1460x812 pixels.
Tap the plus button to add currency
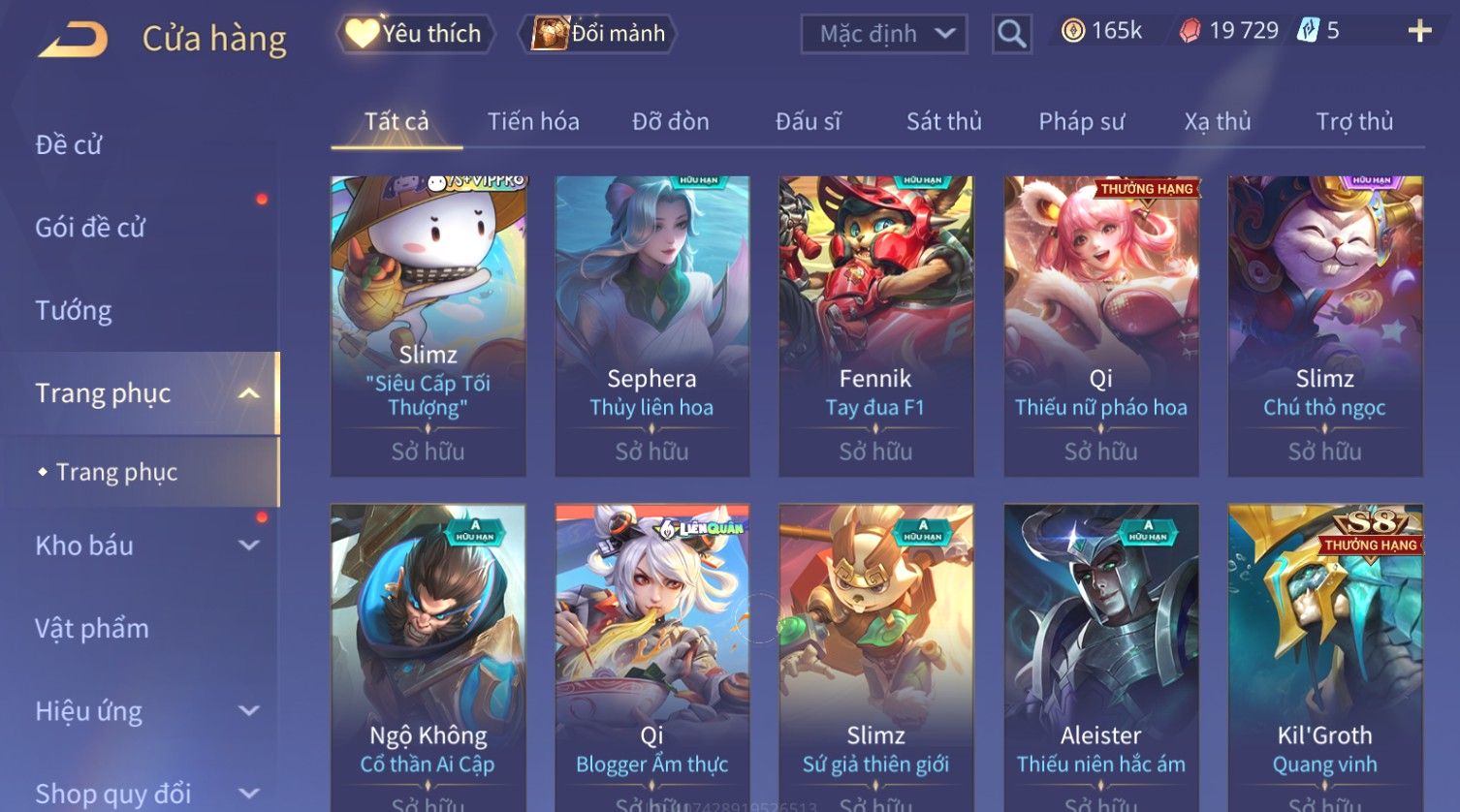pyautogui.click(x=1419, y=32)
